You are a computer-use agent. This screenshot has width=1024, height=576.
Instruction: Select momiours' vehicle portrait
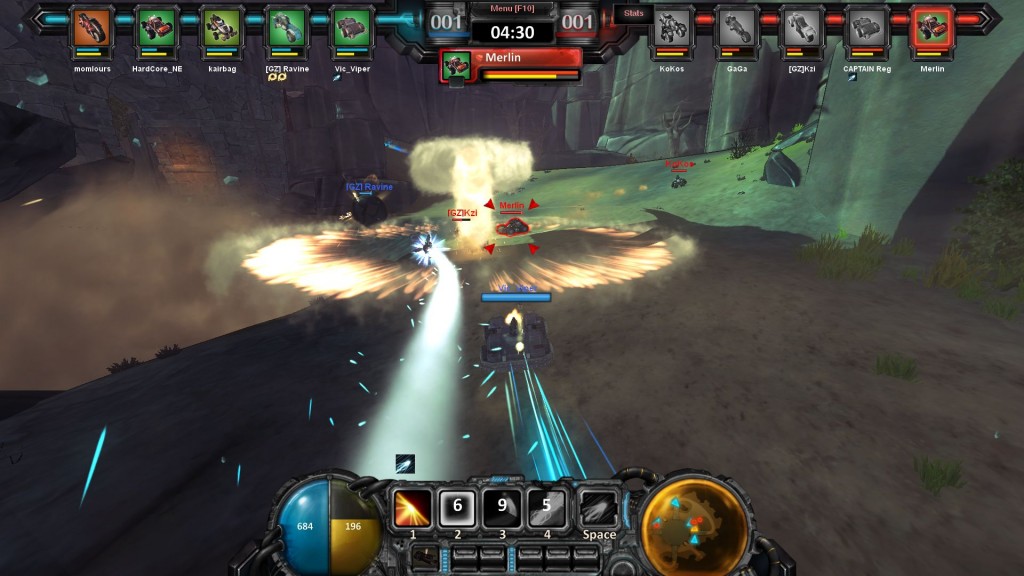point(91,27)
